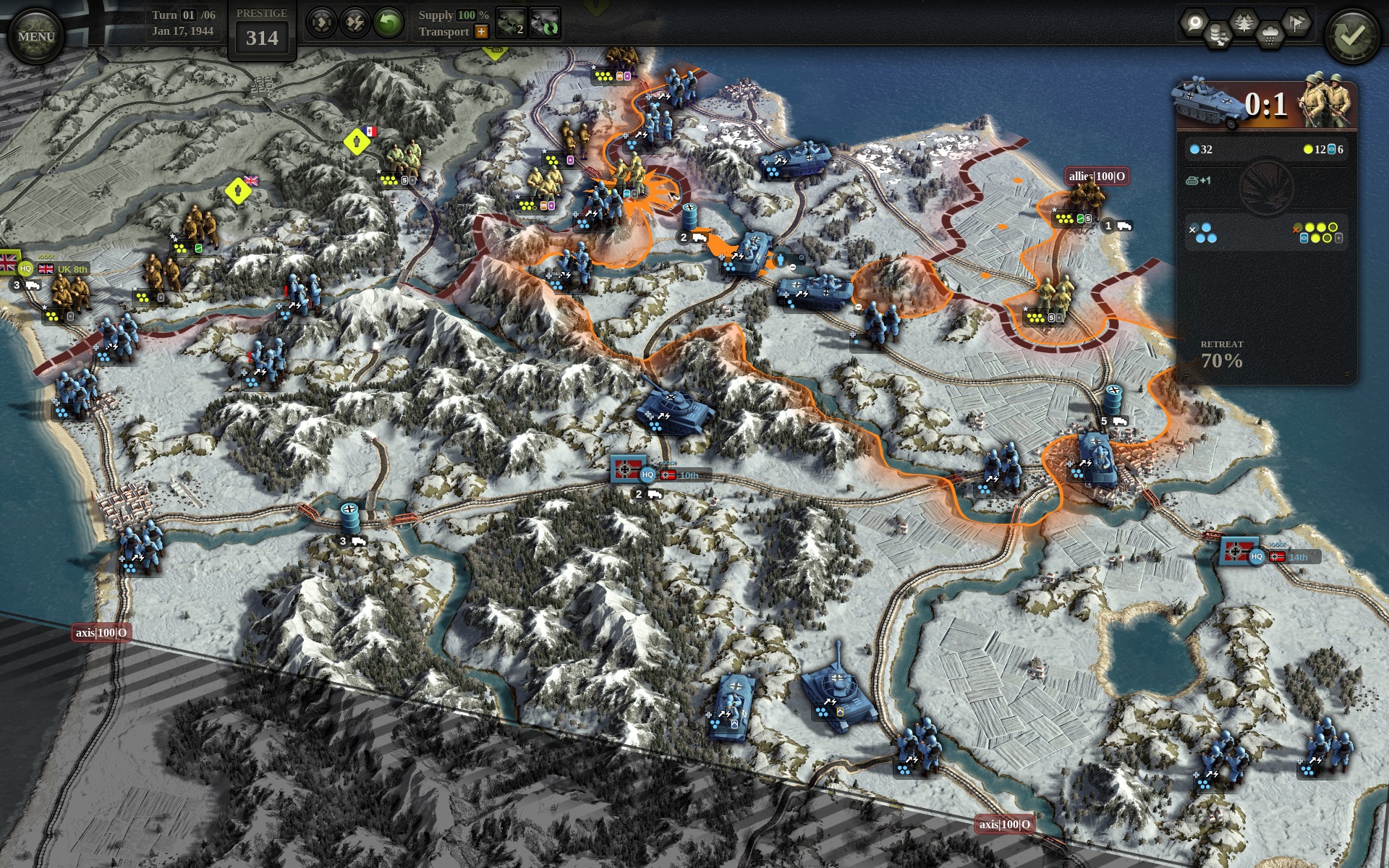Click the single-chevron move mode button

tap(320, 23)
